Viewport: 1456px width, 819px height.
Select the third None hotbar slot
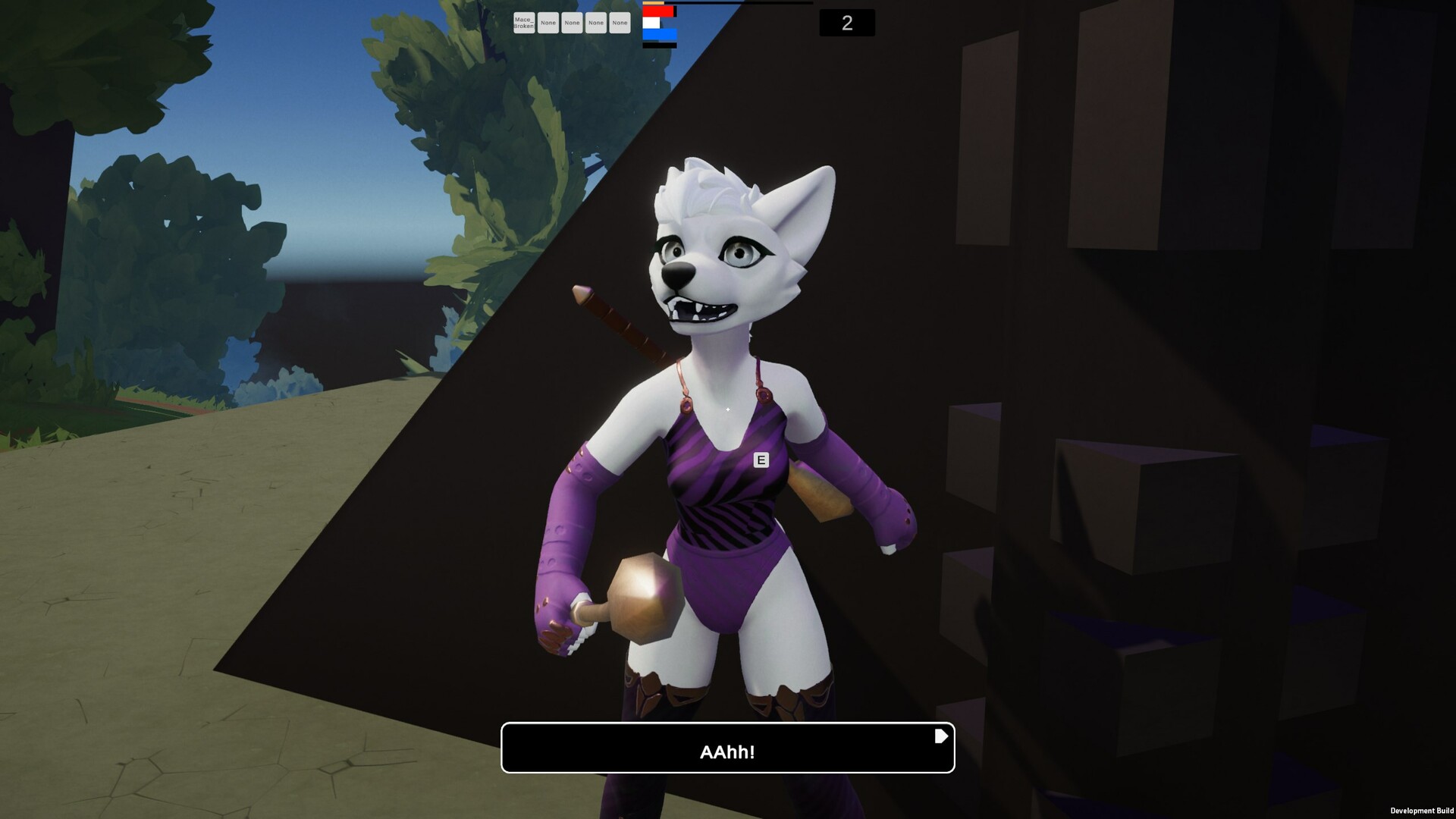tap(597, 23)
